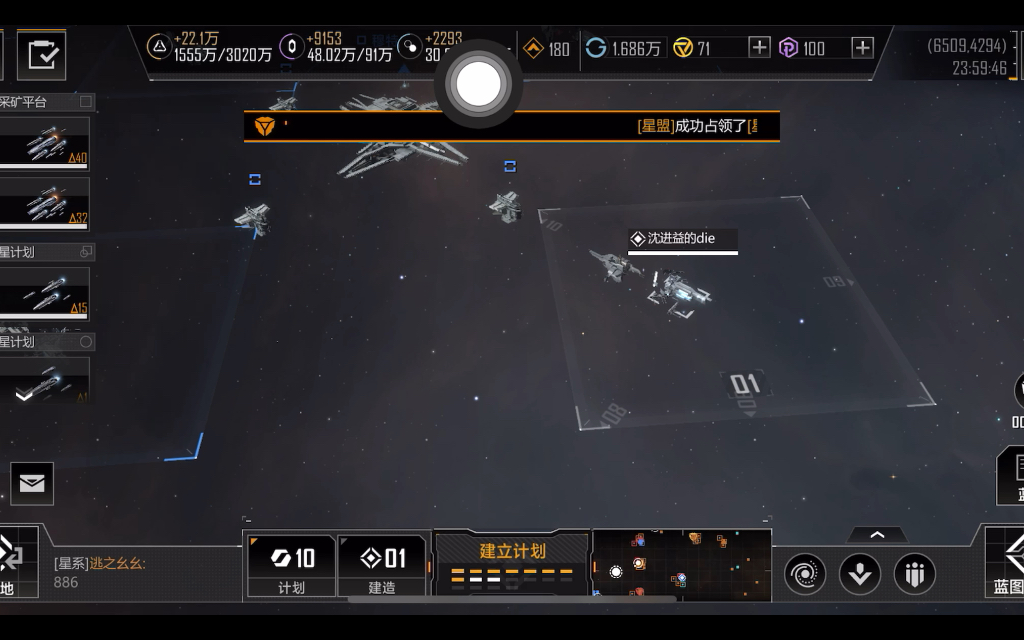1024x640 pixels.
Task: Open the task checklist icon
Action: (41, 55)
